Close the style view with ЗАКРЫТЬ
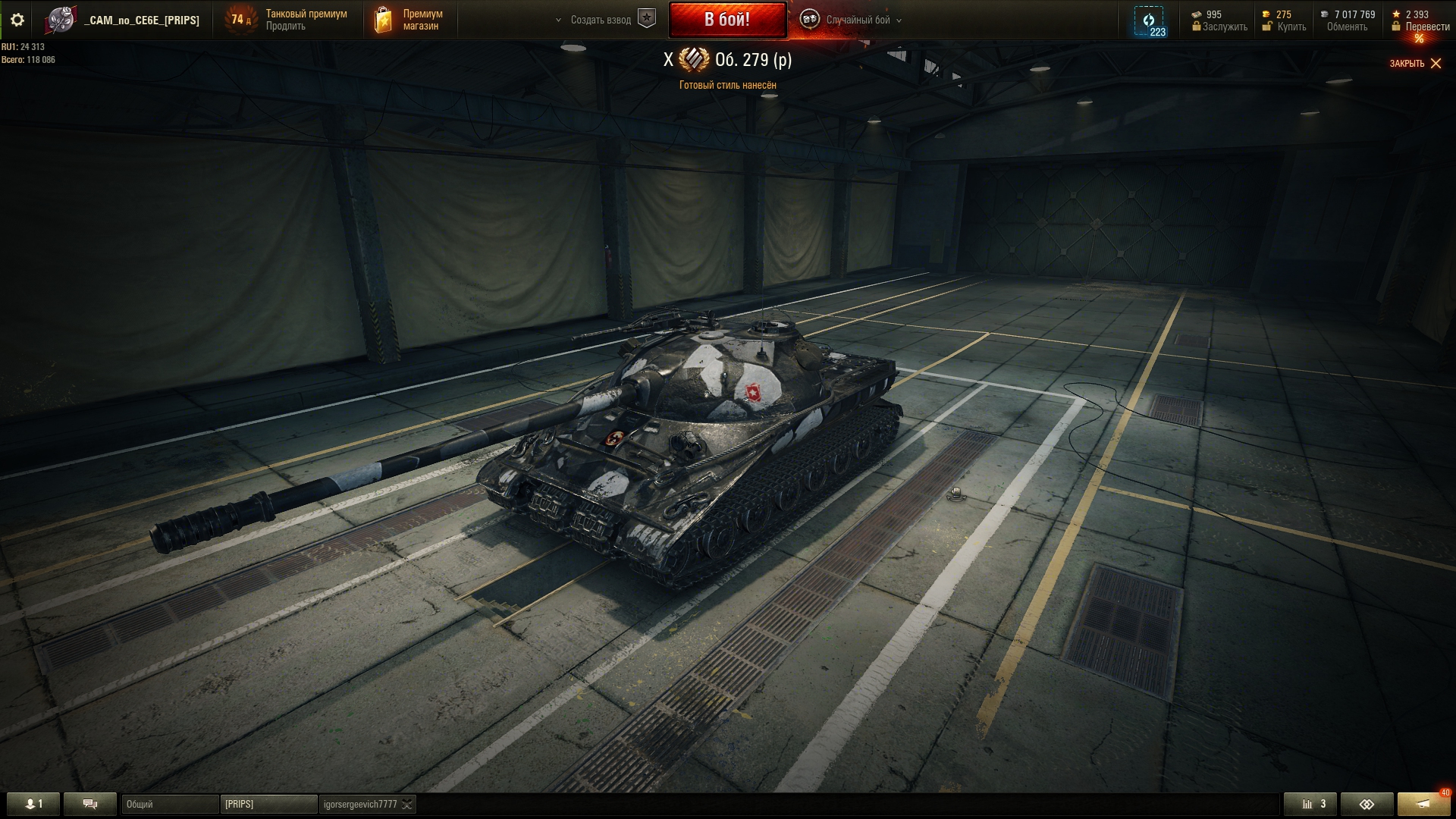The image size is (1456, 819). pyautogui.click(x=1415, y=64)
